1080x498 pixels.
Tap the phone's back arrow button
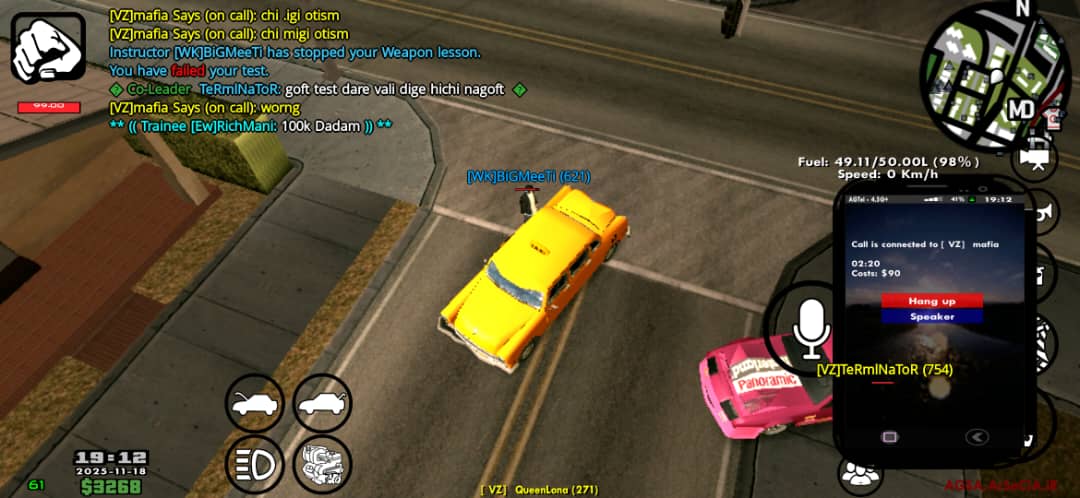[x=977, y=436]
